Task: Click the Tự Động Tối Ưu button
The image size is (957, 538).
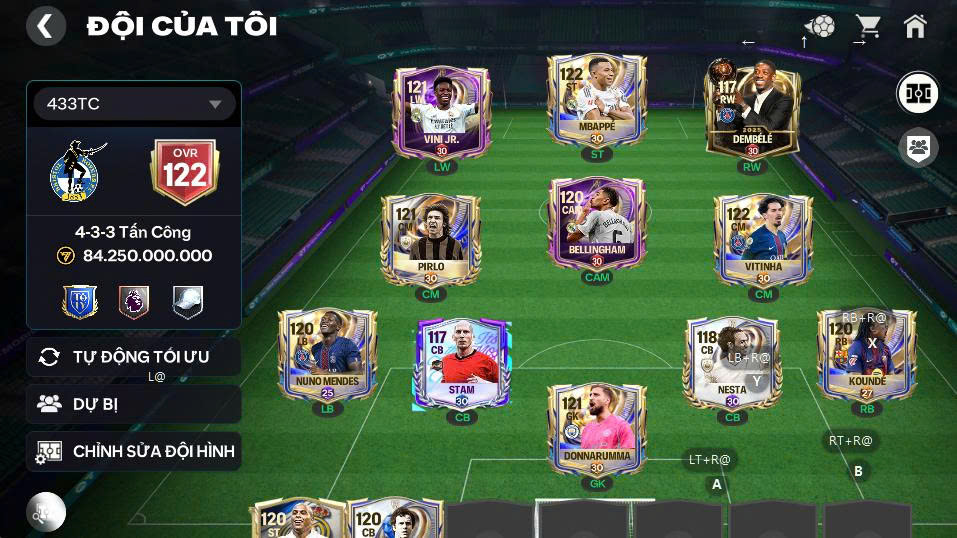Action: [134, 357]
